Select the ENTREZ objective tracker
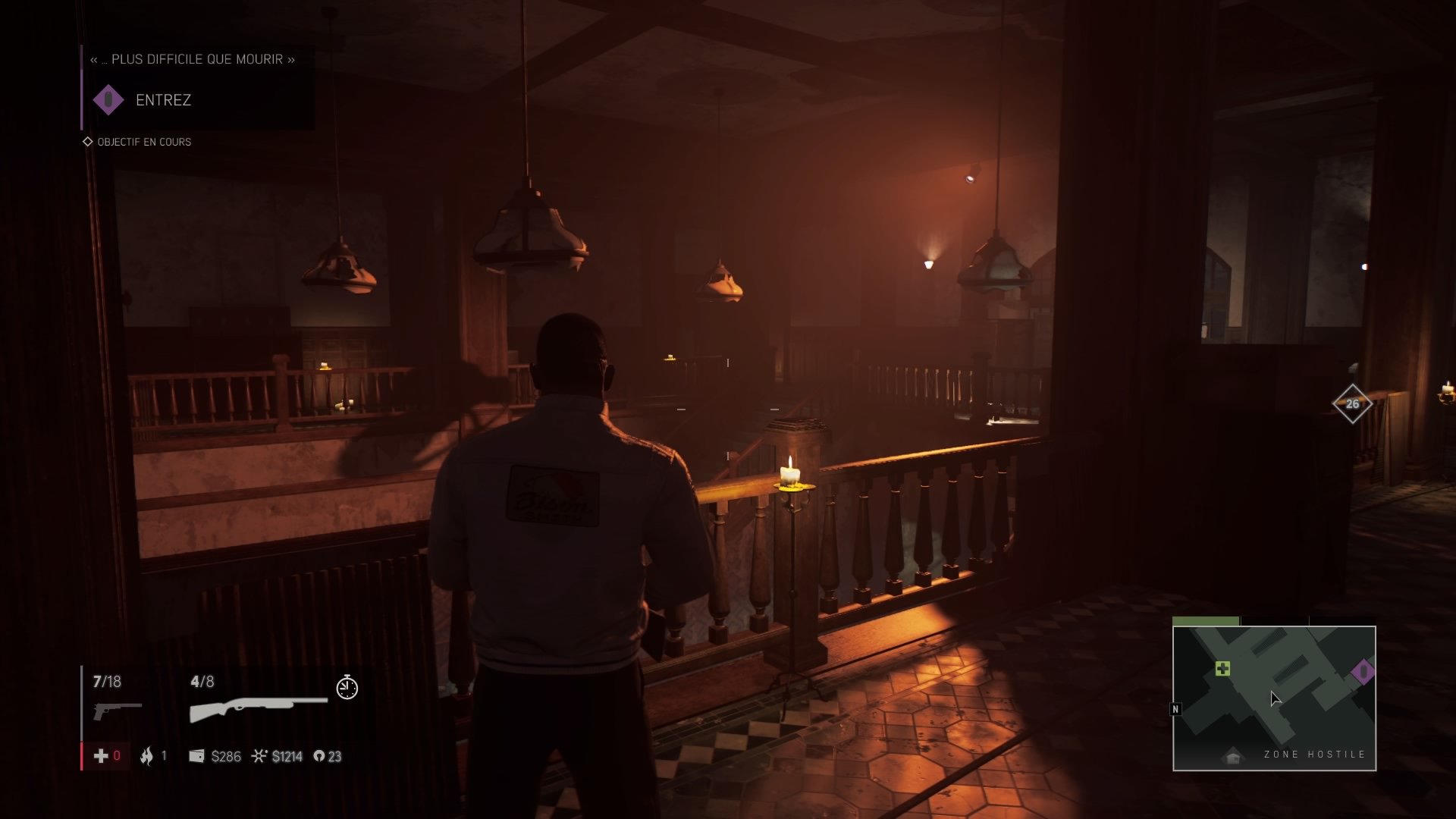Screen dimensions: 1456x819 point(162,100)
